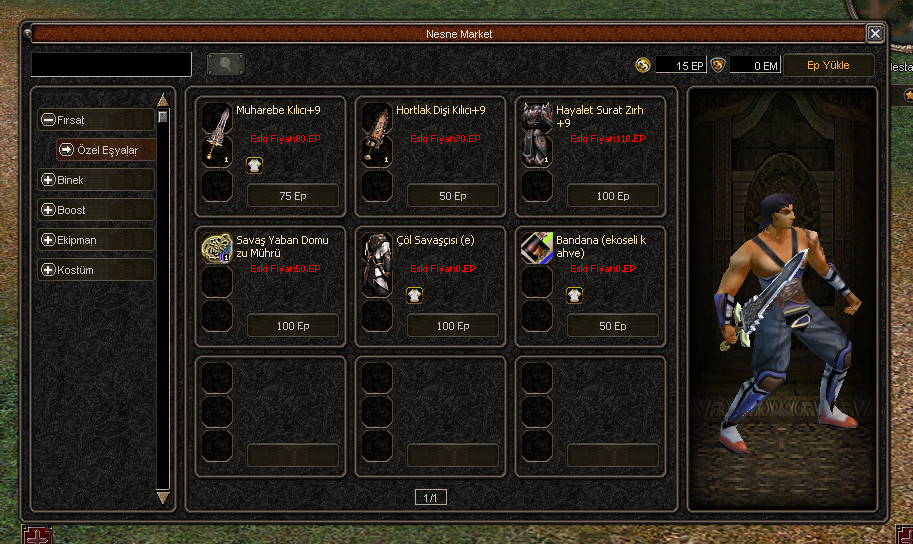Viewport: 913px width, 544px height.
Task: Purchase the Bandana for 50 Ep
Action: [613, 326]
